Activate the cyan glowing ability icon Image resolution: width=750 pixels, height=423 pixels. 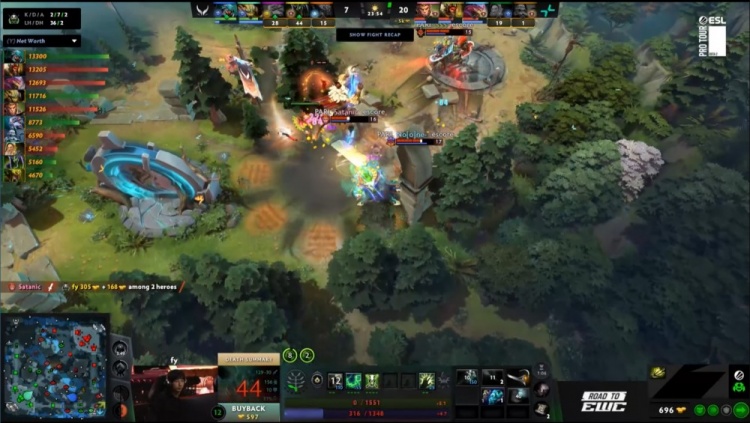[x=354, y=381]
